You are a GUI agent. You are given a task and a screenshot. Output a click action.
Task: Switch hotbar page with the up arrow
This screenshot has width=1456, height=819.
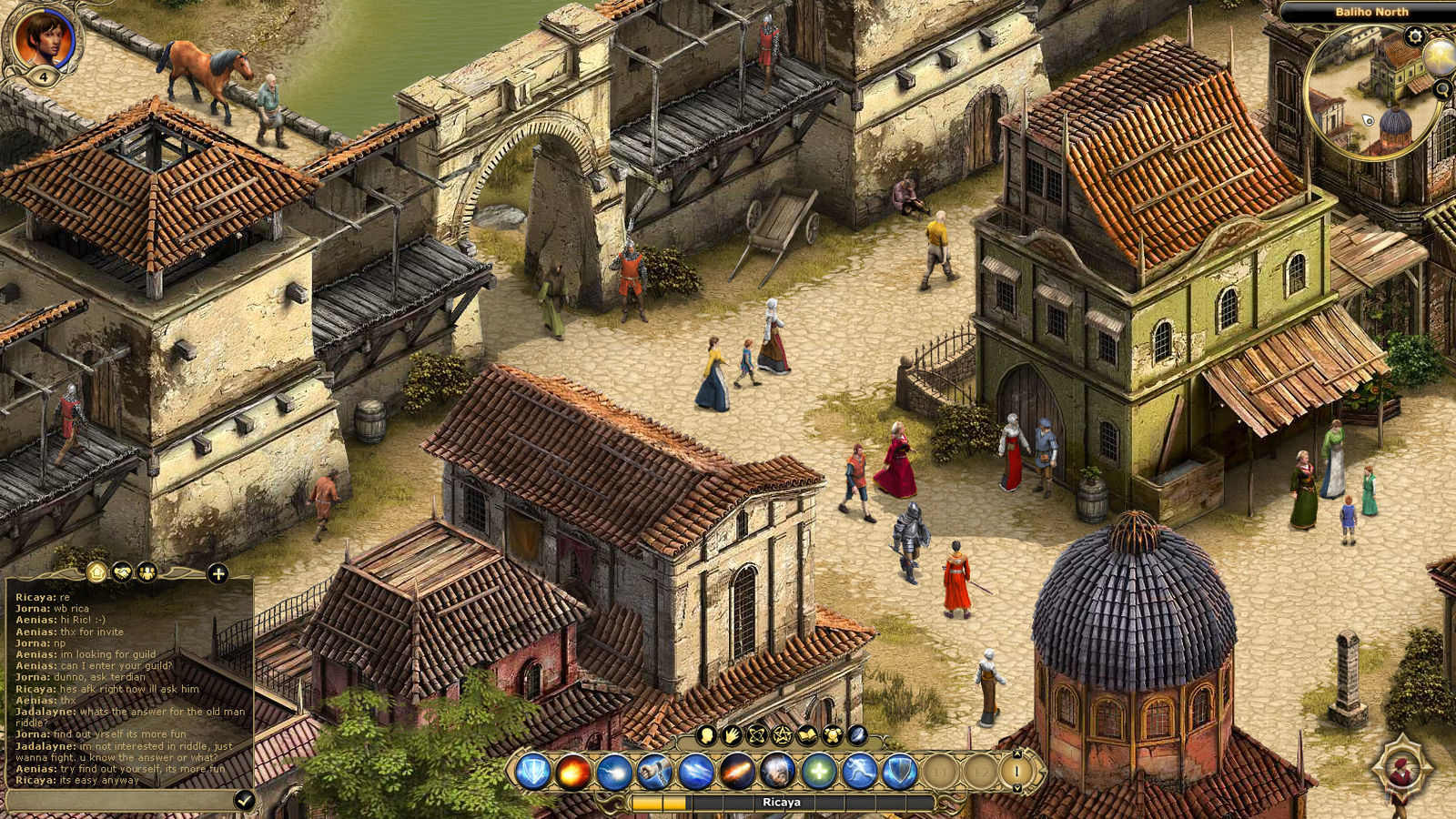click(x=1016, y=754)
